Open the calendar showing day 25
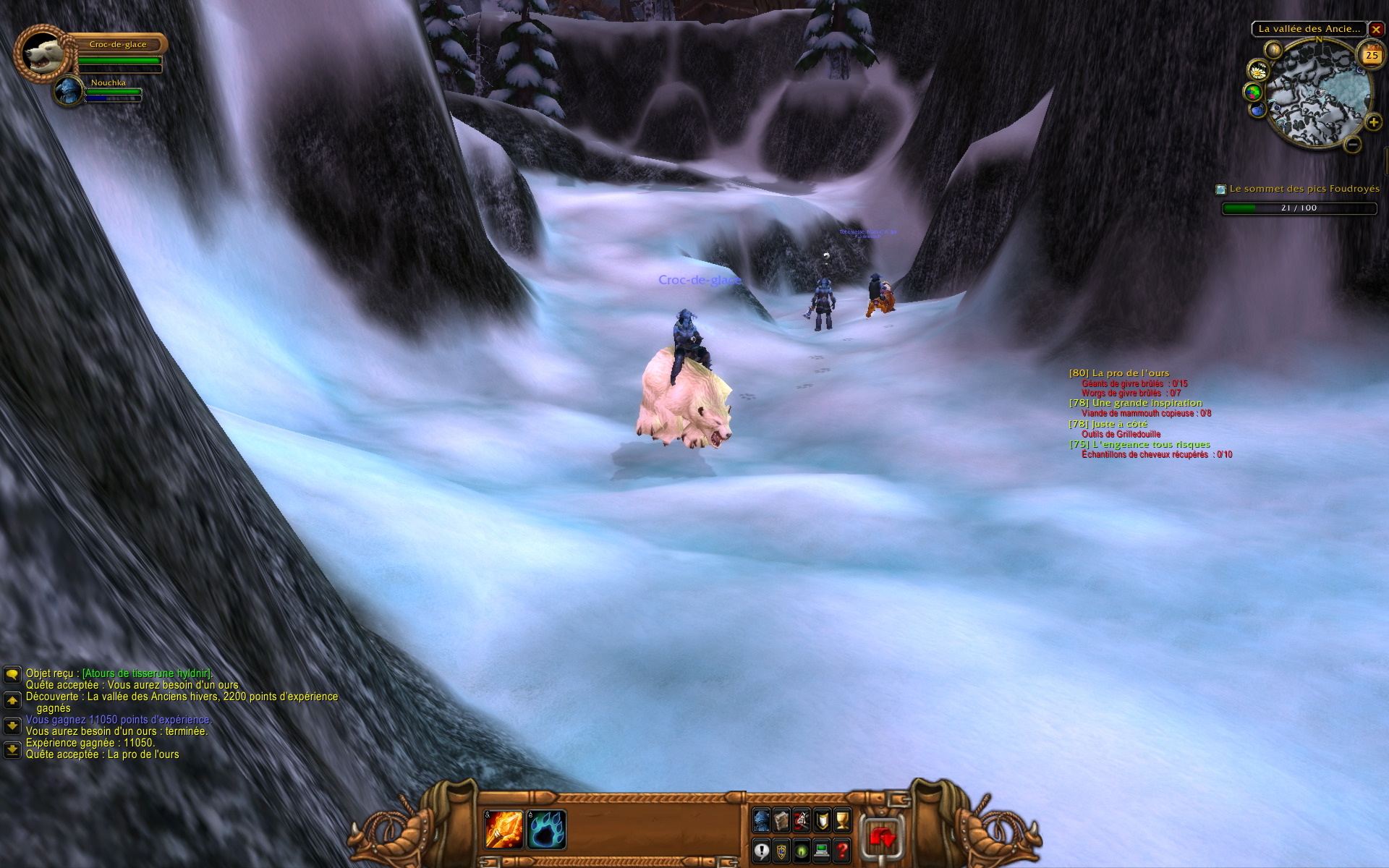Viewport: 1389px width, 868px height. click(1371, 55)
